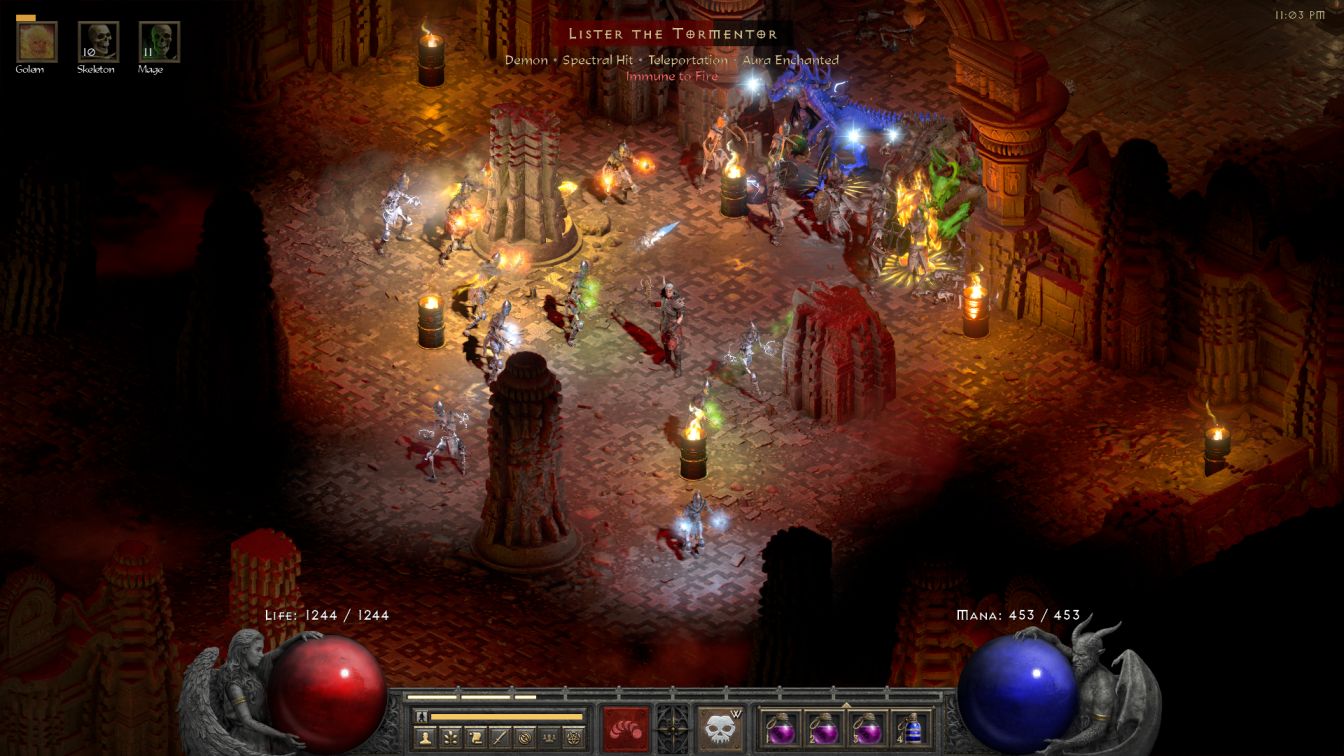Open the quest log scroll button

tap(475, 737)
